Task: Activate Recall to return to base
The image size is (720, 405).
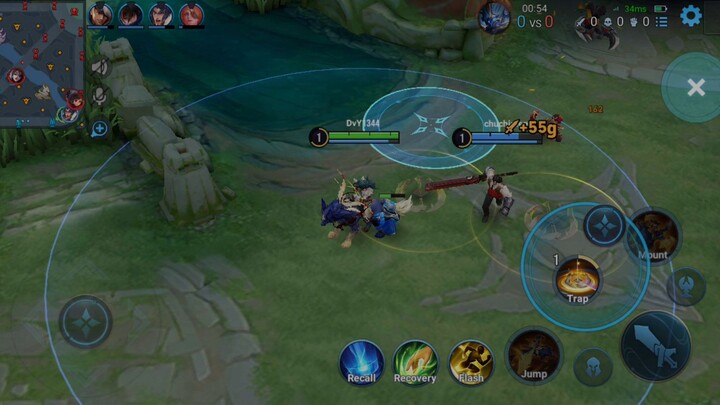Action: pos(361,362)
